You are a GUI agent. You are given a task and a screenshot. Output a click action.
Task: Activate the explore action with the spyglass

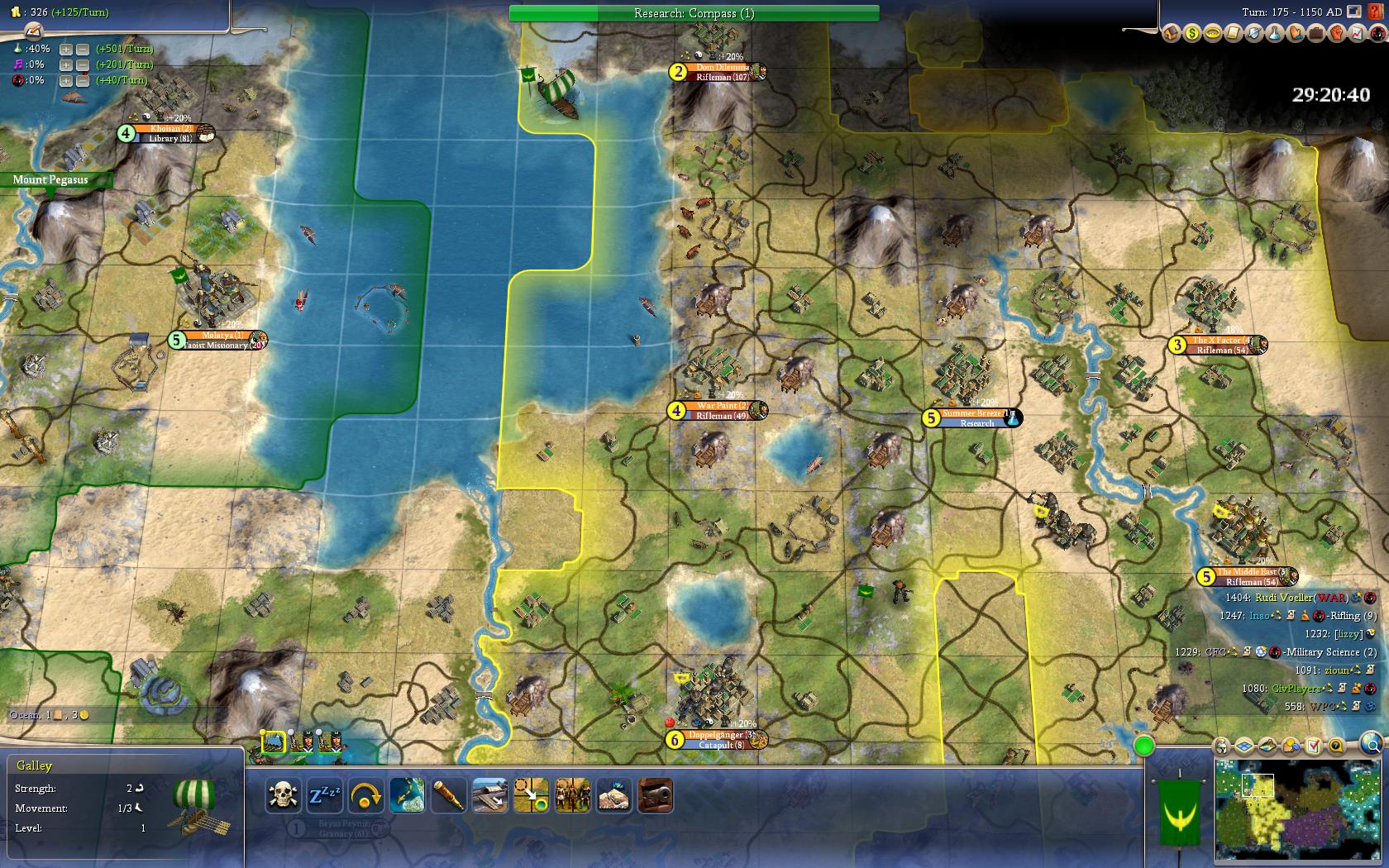(448, 796)
